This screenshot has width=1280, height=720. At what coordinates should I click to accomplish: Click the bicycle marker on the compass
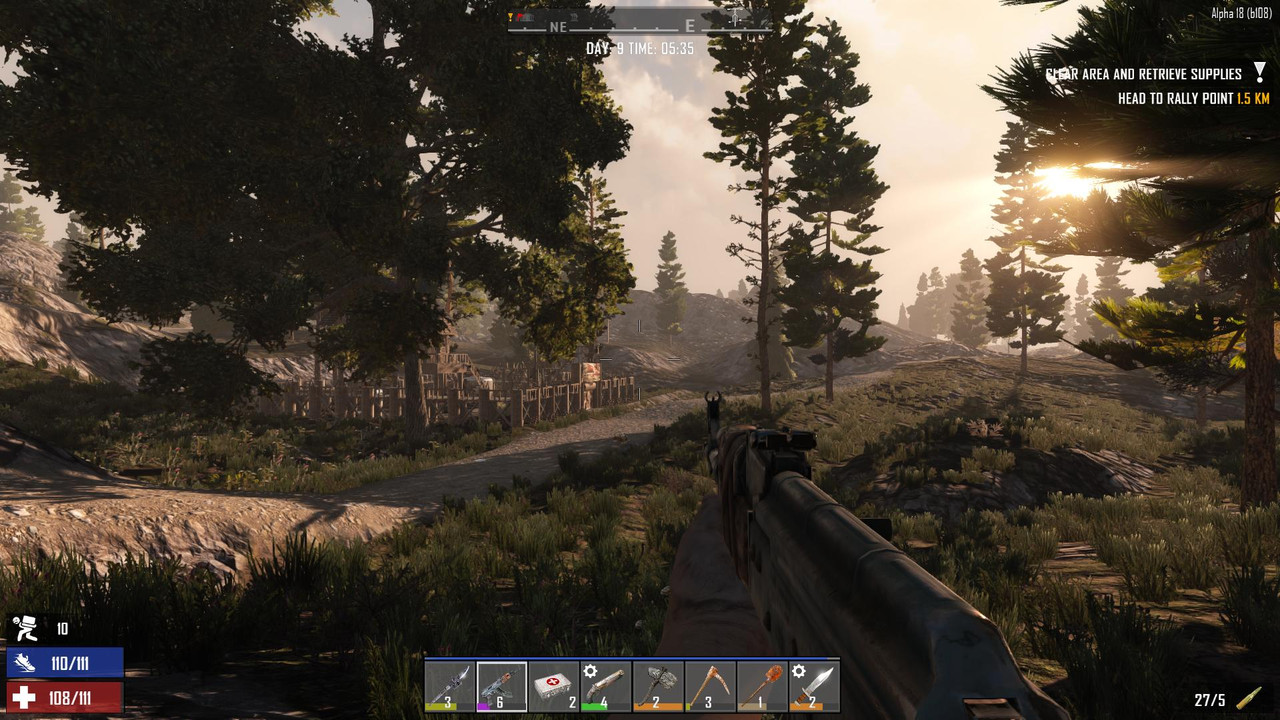pos(735,18)
